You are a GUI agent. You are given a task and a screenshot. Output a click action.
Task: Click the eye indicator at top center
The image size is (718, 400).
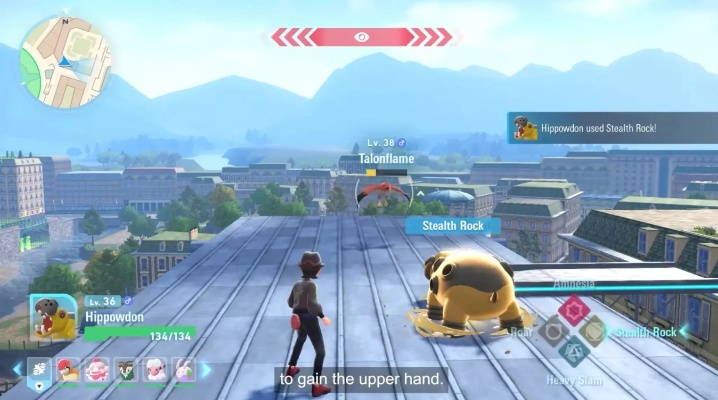(362, 37)
